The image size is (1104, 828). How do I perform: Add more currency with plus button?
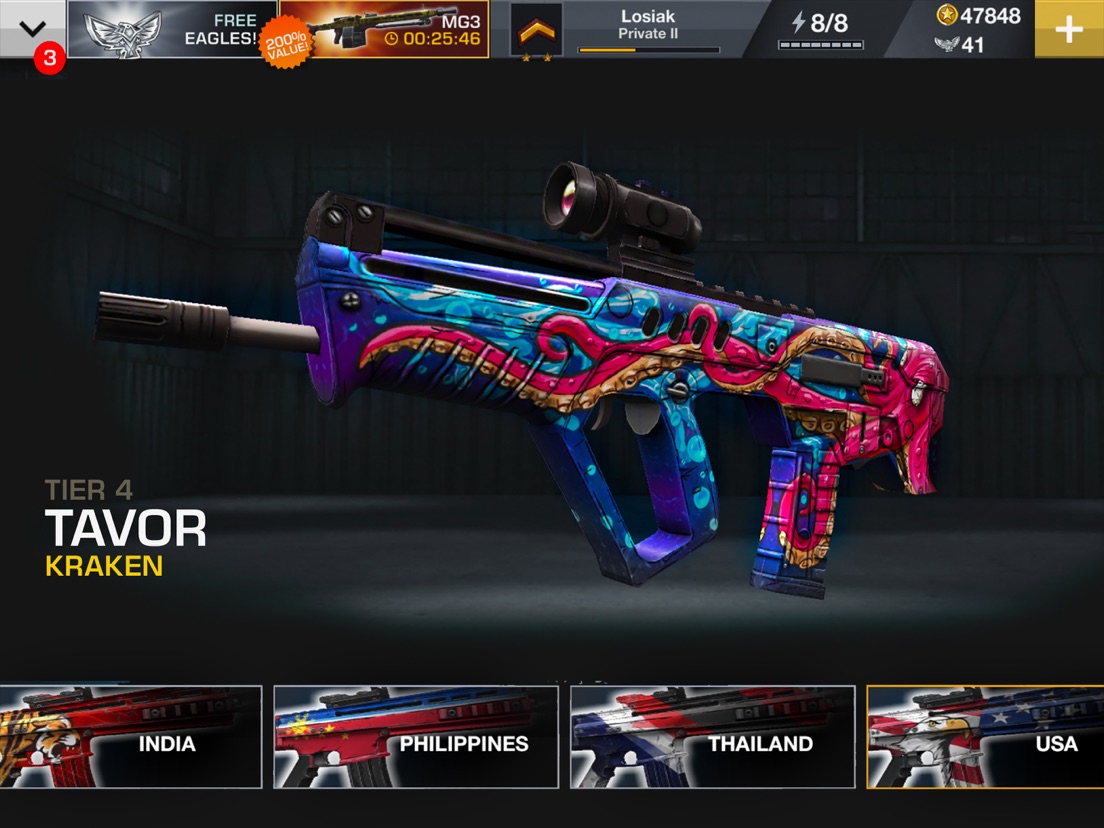click(x=1068, y=29)
